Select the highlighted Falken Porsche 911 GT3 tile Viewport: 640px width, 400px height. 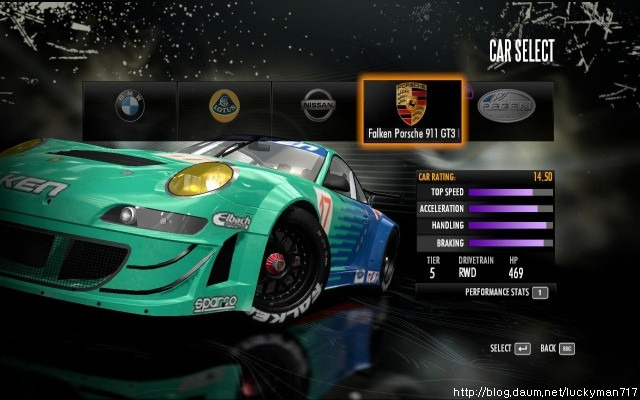pyautogui.click(x=411, y=112)
